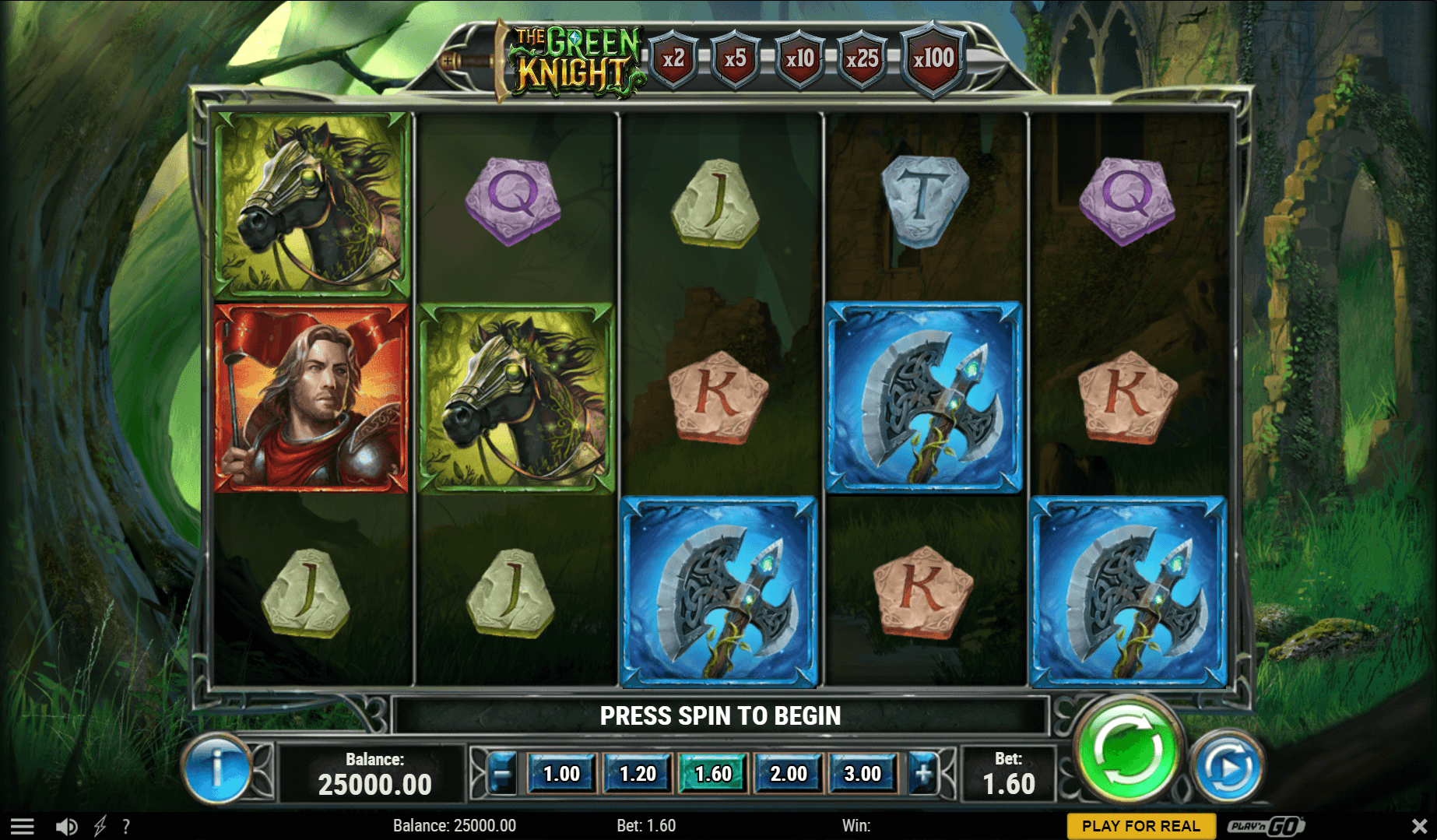Open the help question mark
The width and height of the screenshot is (1437, 840).
click(x=127, y=826)
